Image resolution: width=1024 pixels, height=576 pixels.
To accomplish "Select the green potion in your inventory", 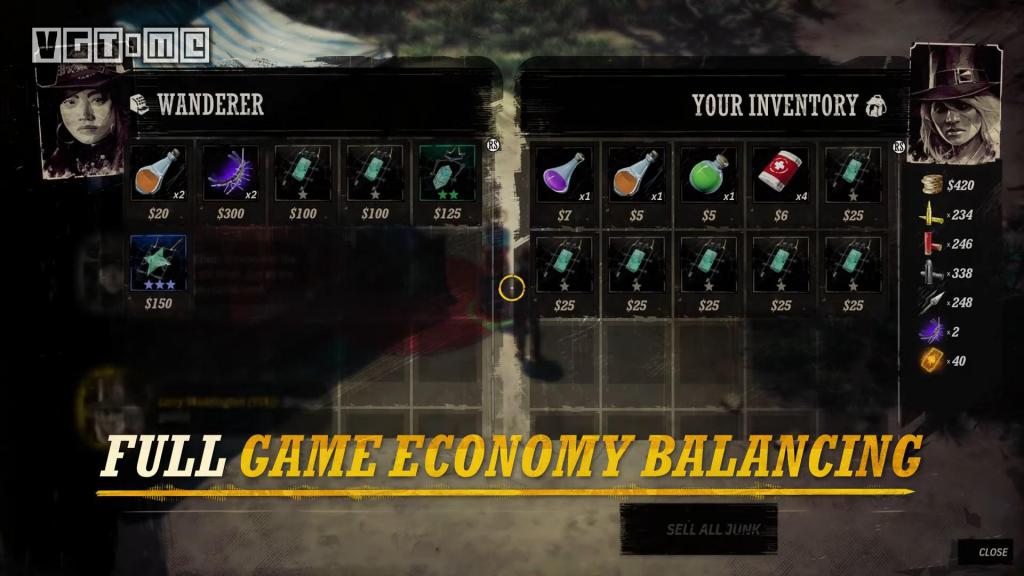I will click(x=708, y=174).
